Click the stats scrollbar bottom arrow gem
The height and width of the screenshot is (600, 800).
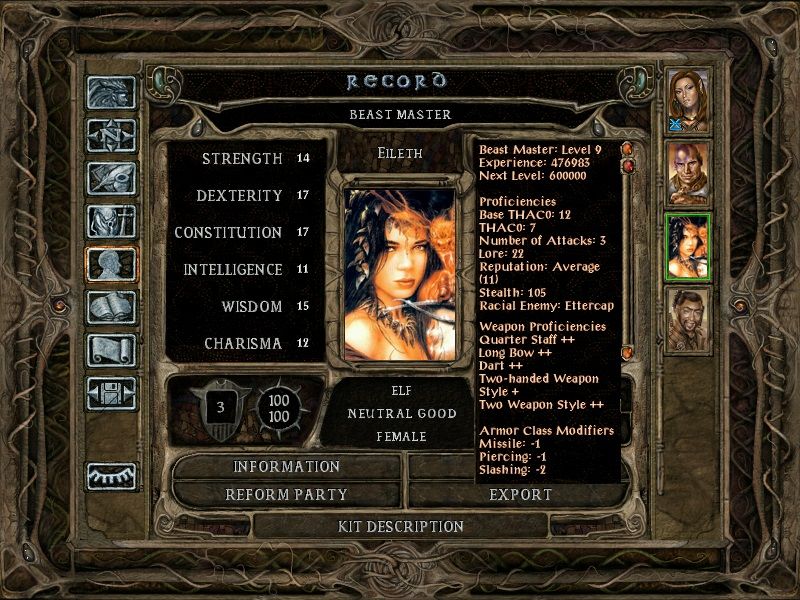click(627, 352)
